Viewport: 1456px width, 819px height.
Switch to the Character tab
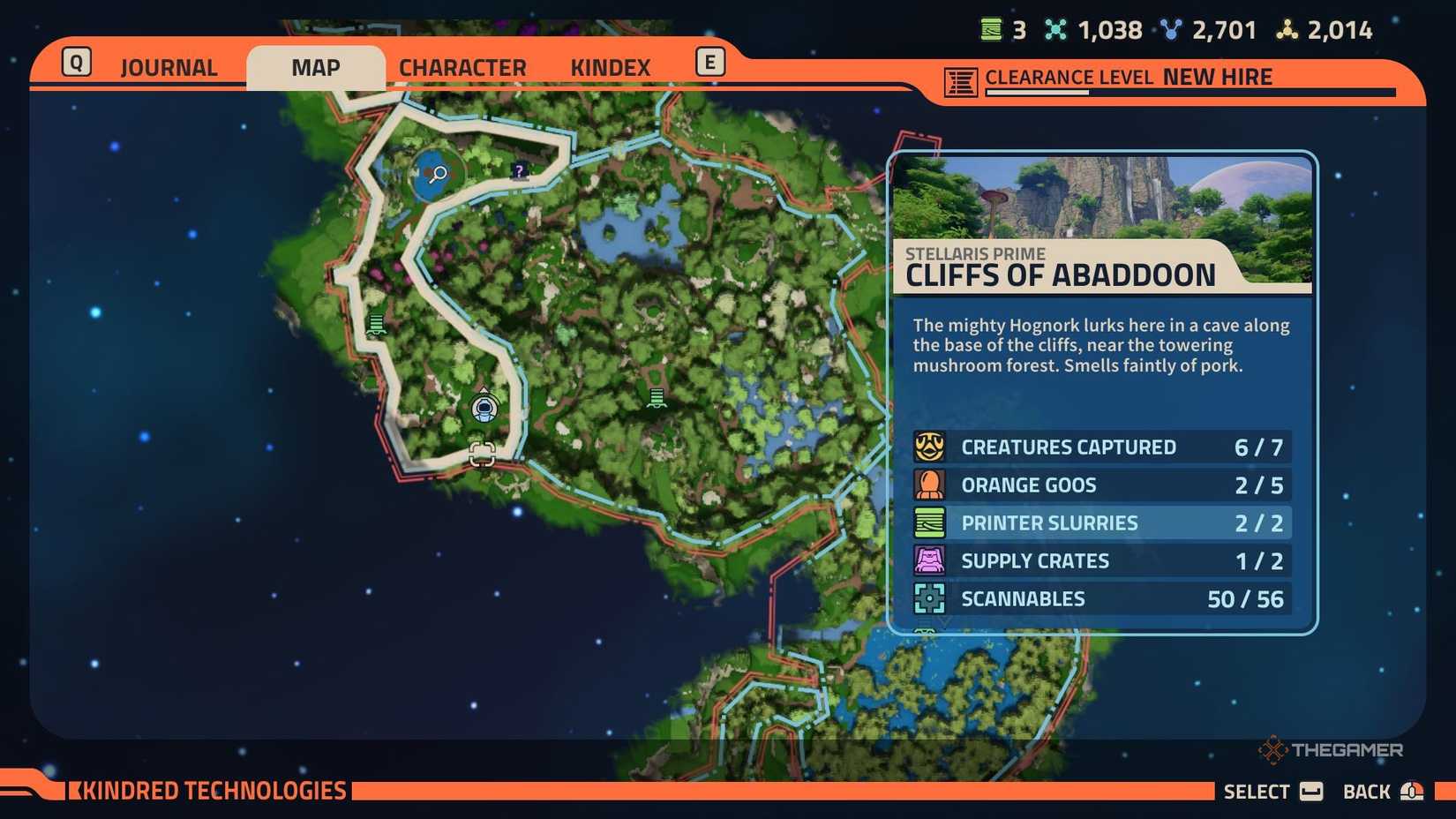tap(462, 66)
